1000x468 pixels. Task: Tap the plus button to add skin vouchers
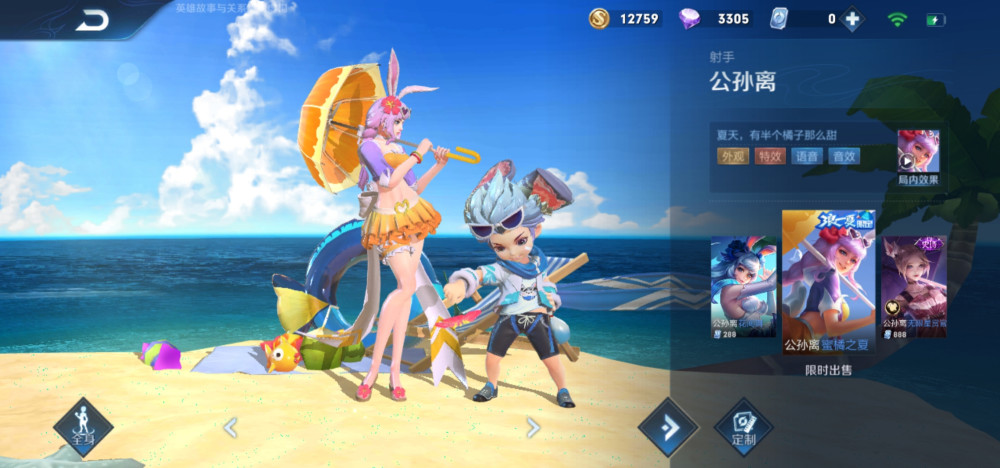tap(851, 19)
